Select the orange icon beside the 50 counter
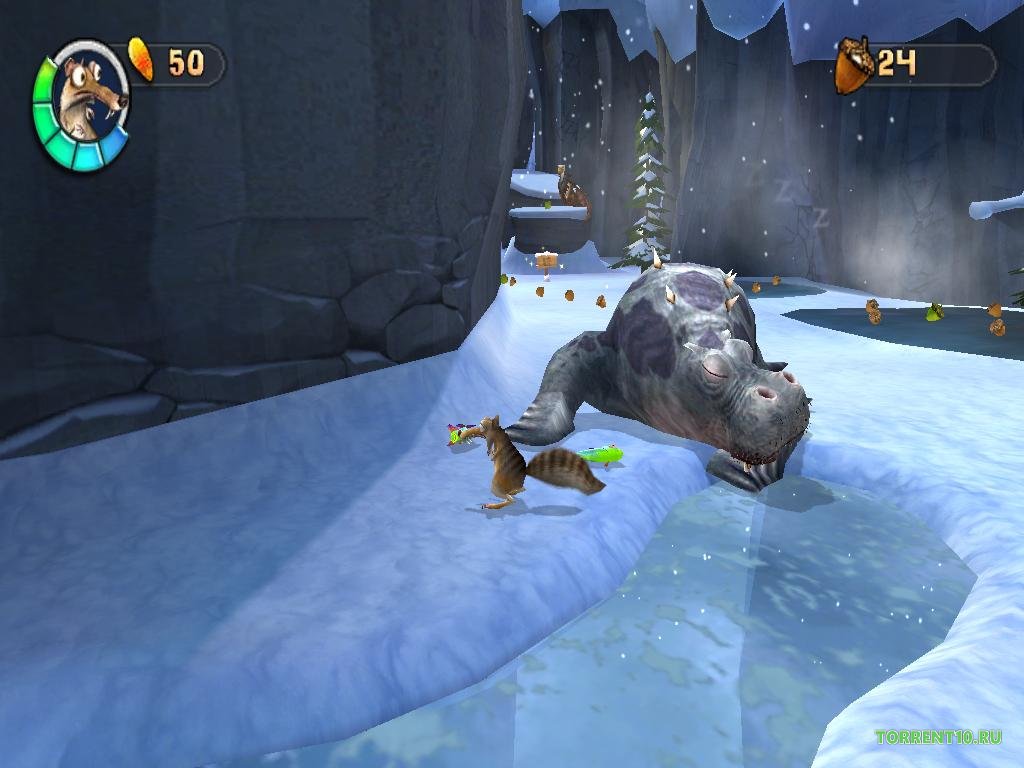The image size is (1024, 768). pos(142,62)
